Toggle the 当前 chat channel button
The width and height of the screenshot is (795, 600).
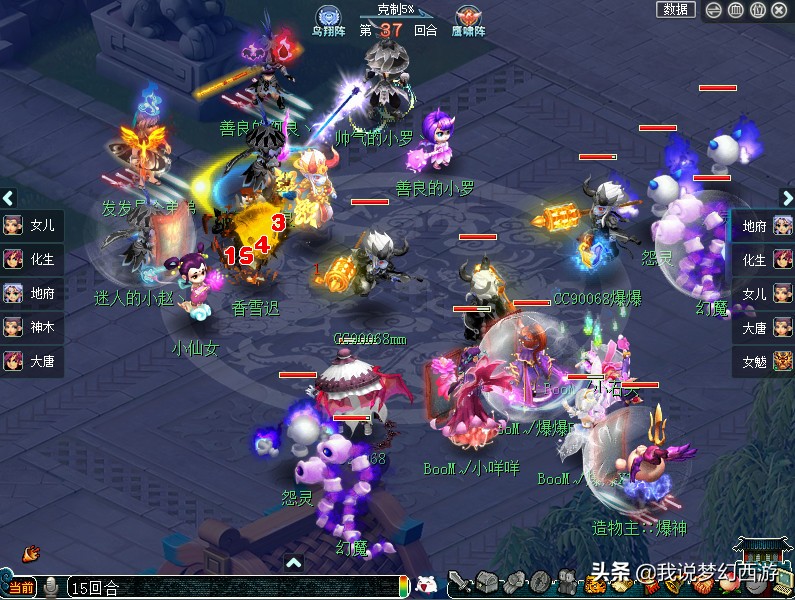[20, 587]
